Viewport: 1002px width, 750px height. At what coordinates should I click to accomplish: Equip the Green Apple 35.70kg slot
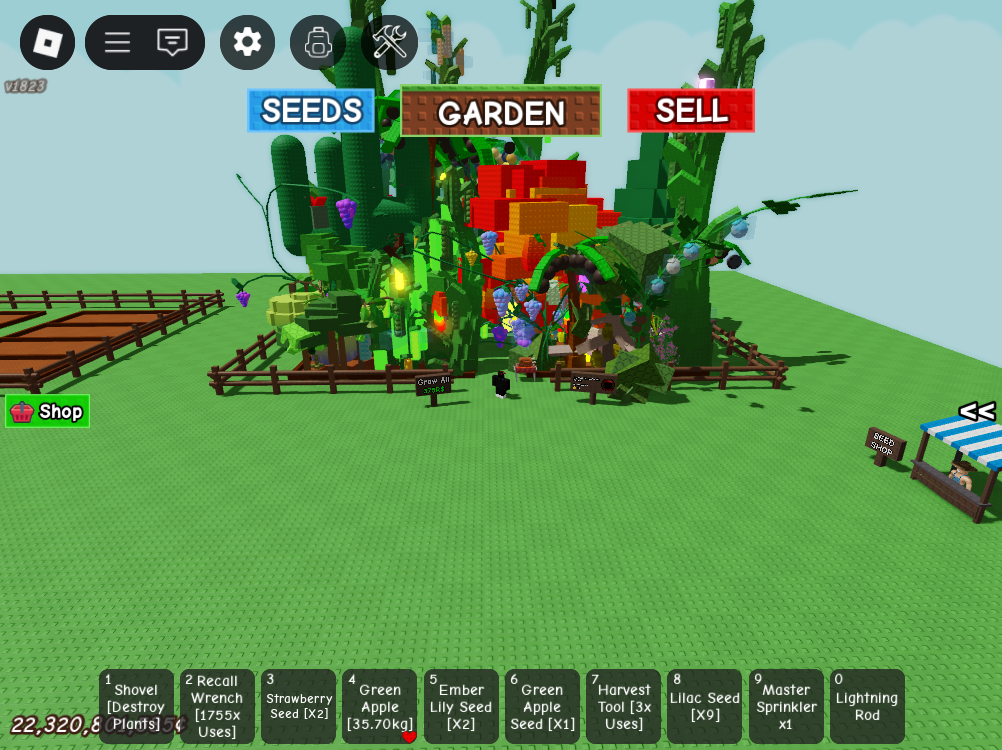click(379, 706)
